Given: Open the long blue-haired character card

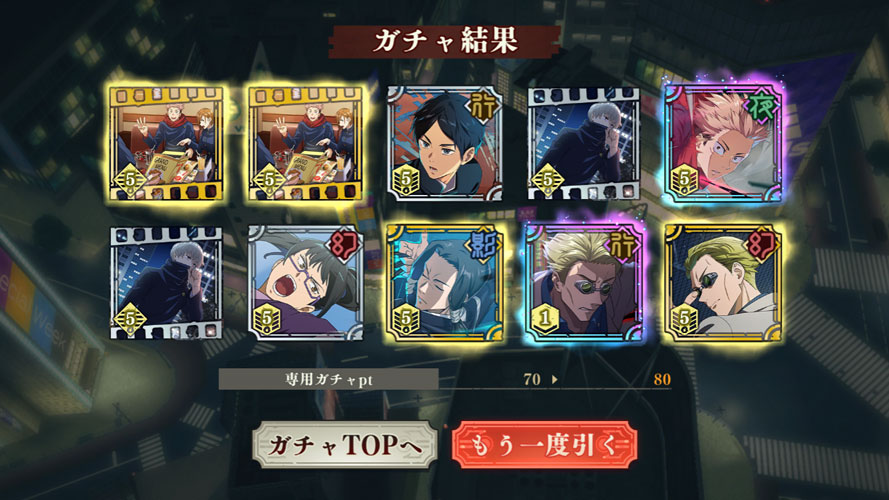Looking at the screenshot, I should coord(444,281).
